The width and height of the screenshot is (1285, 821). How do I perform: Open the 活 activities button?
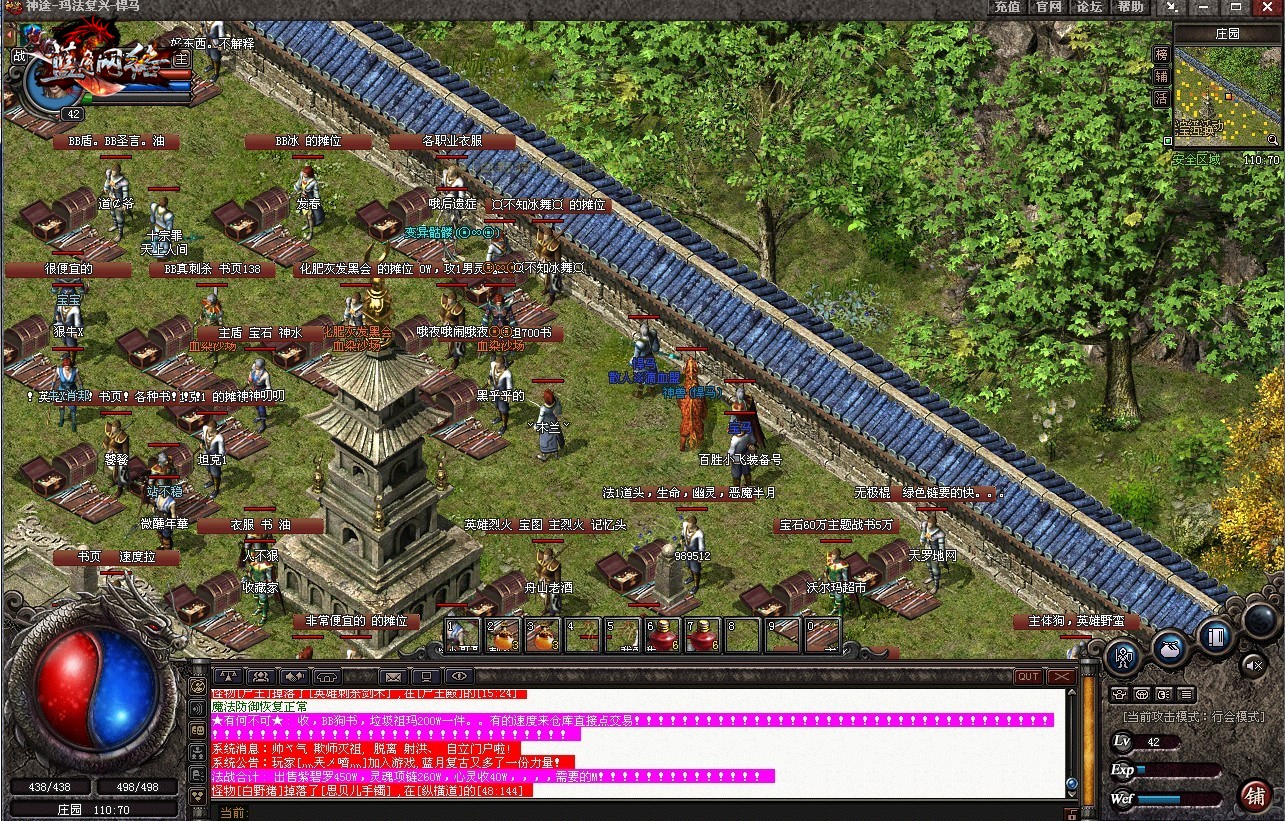click(x=1161, y=98)
